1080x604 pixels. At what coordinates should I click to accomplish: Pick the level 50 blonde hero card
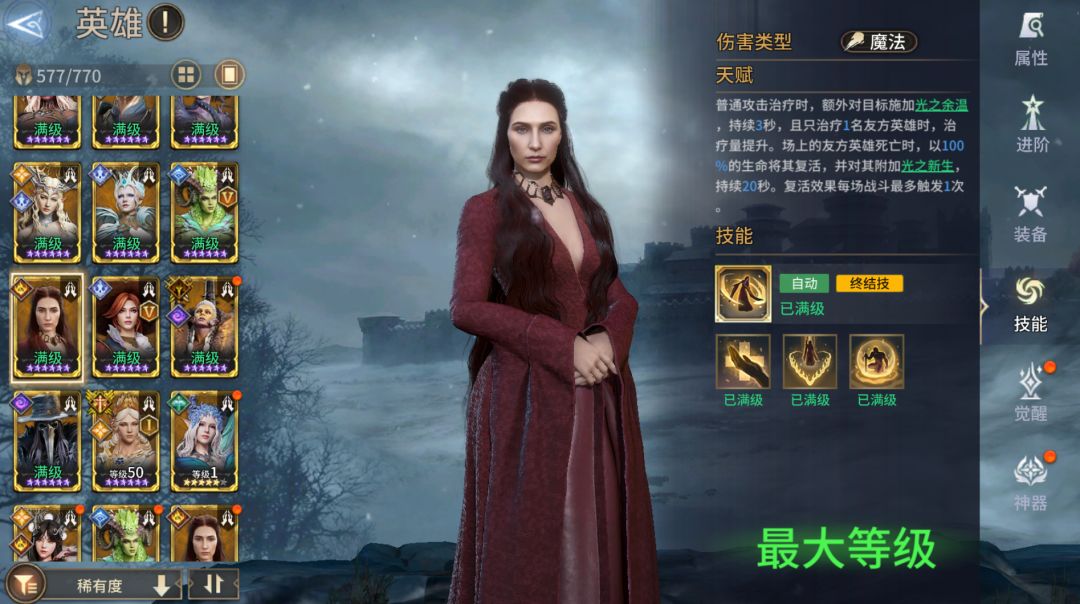point(126,440)
